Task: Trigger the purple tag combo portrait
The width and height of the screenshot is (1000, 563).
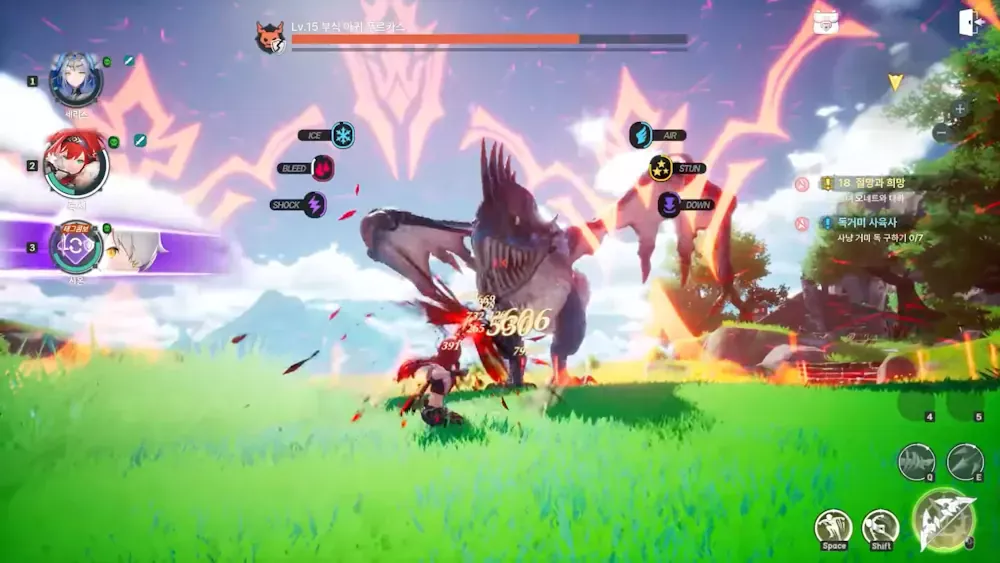Action: (76, 247)
